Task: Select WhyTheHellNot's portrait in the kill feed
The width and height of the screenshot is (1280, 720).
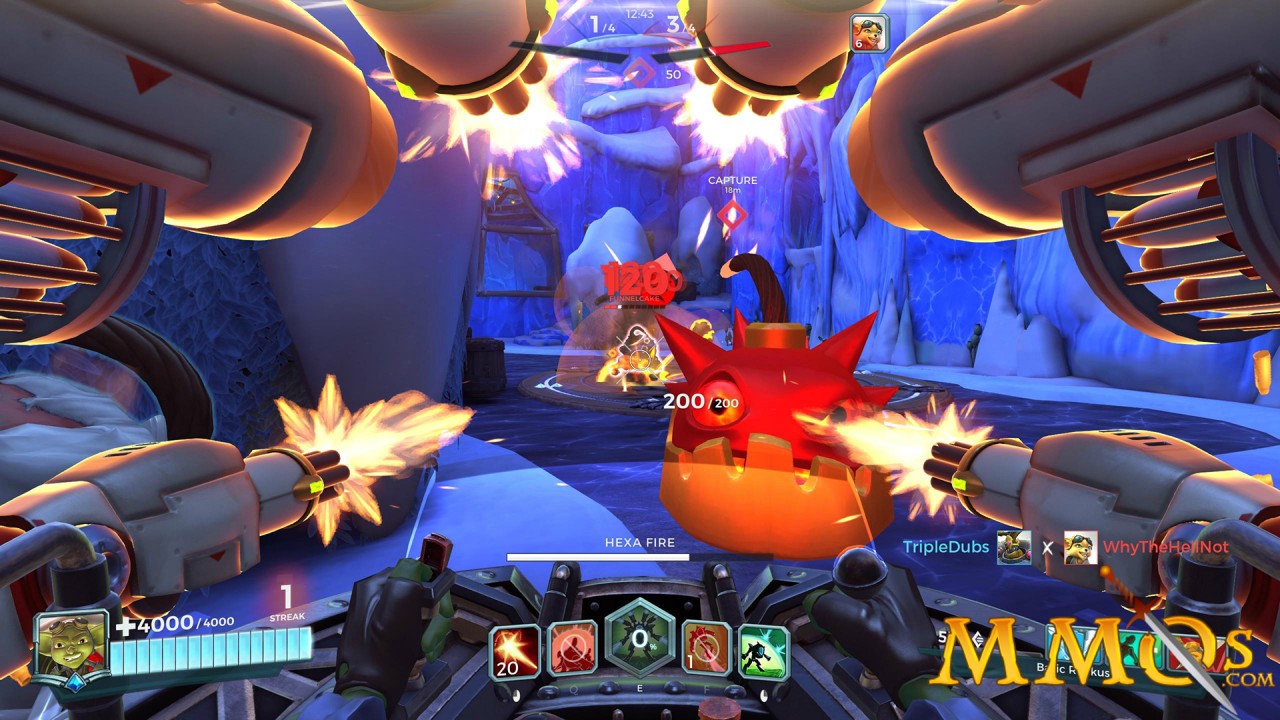Action: (x=1080, y=547)
